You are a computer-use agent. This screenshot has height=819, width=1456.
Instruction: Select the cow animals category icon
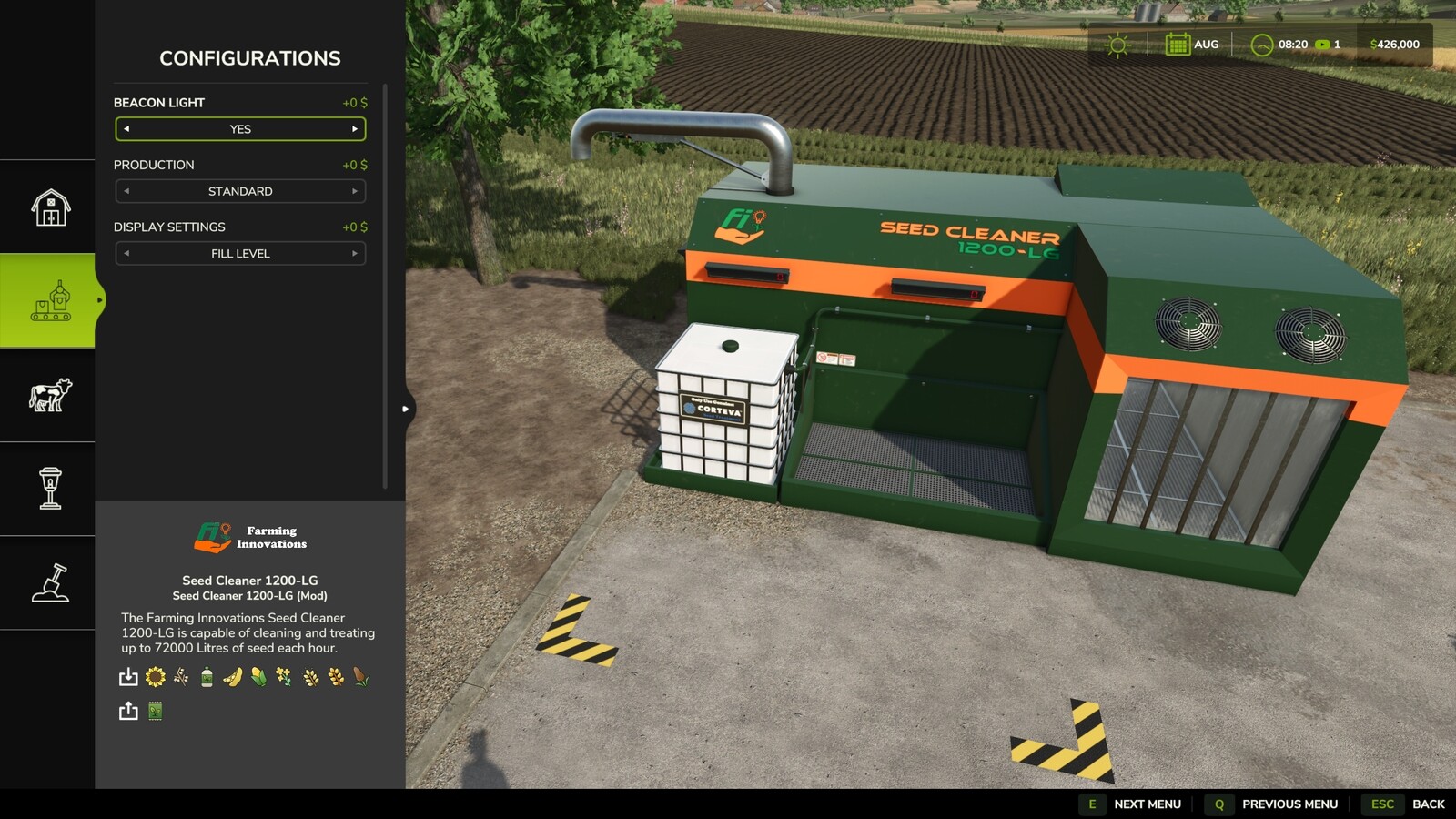tap(48, 394)
